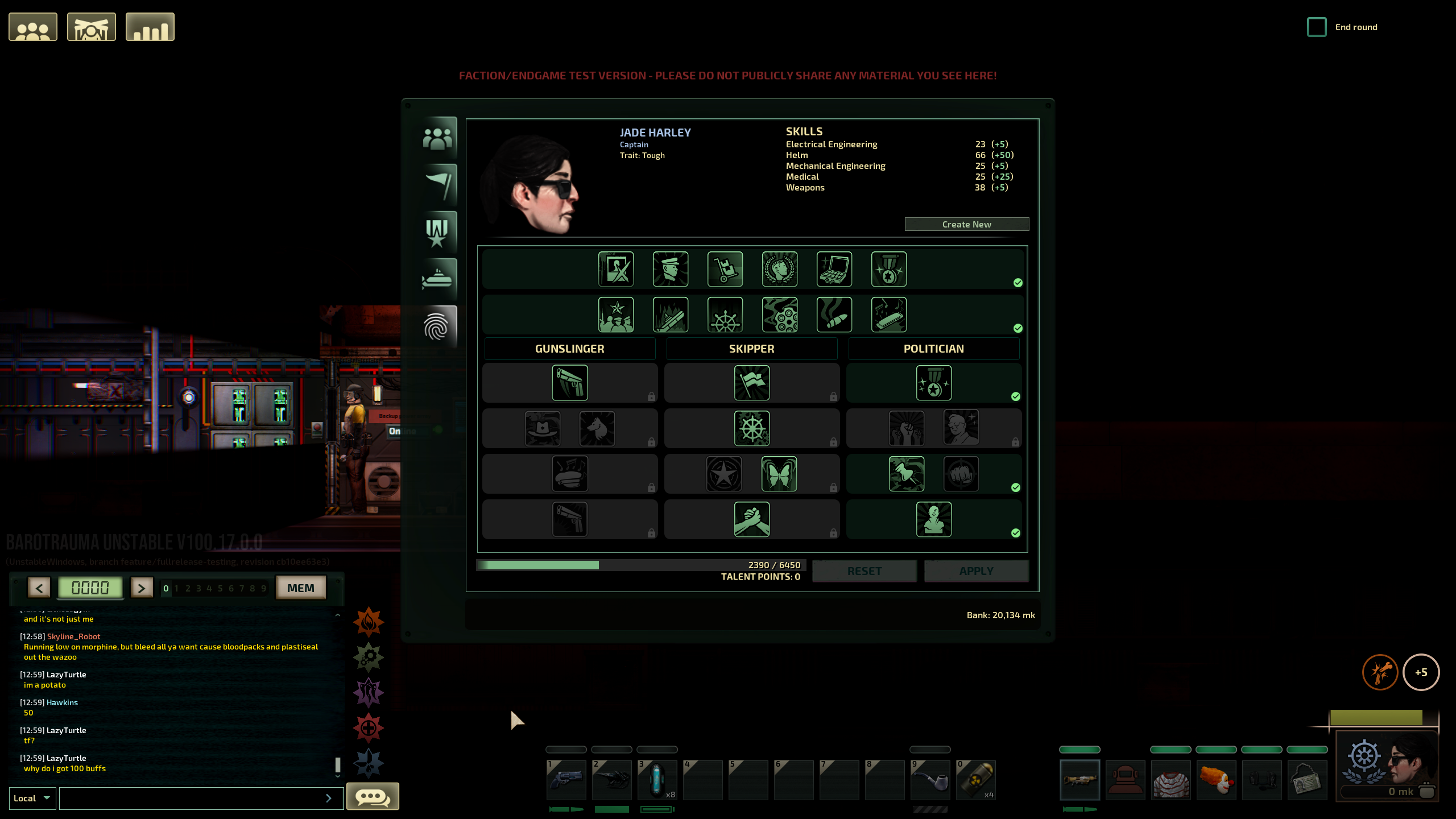1456x819 pixels.
Task: Switch to the Politician talent tree
Action: point(934,349)
